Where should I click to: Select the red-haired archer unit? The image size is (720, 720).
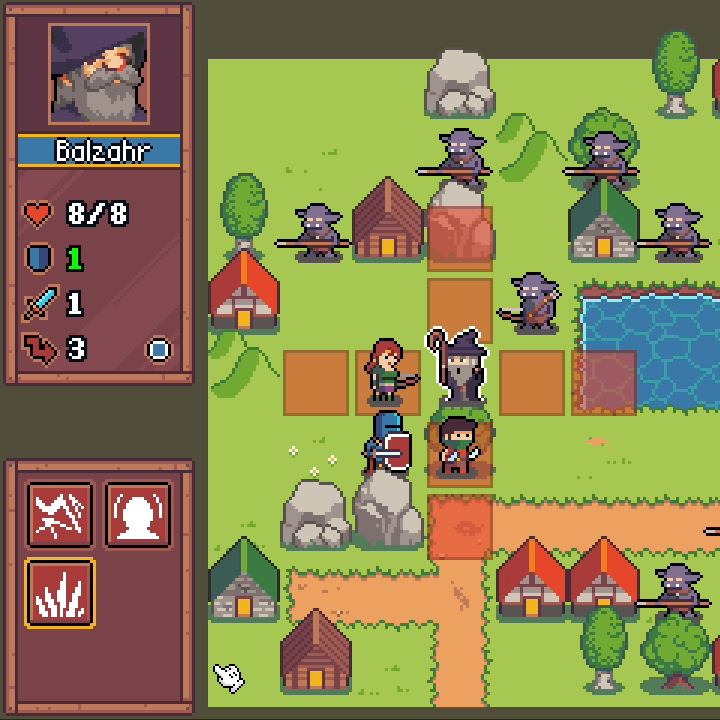[387, 372]
